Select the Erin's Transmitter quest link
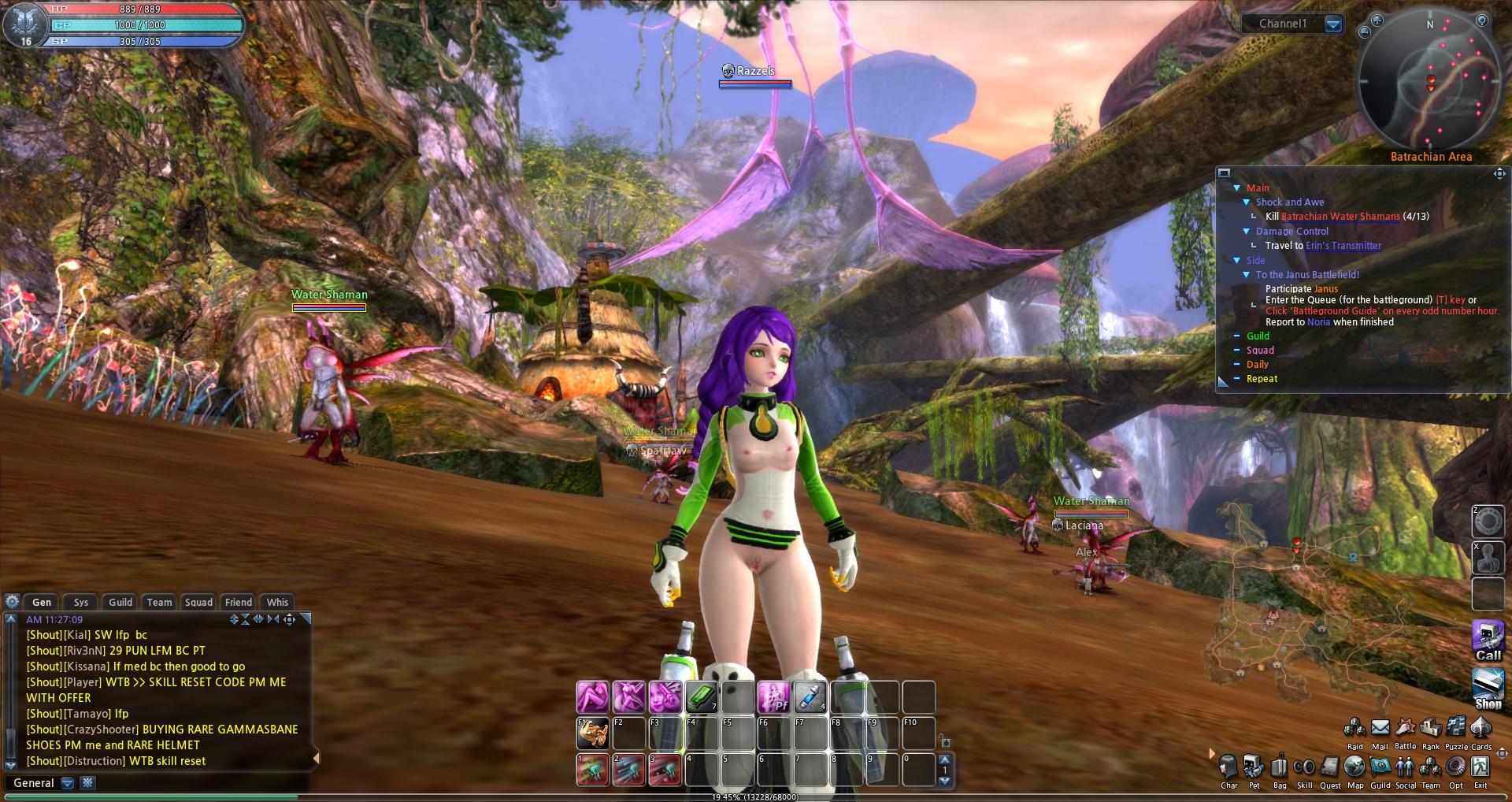 click(x=1343, y=246)
